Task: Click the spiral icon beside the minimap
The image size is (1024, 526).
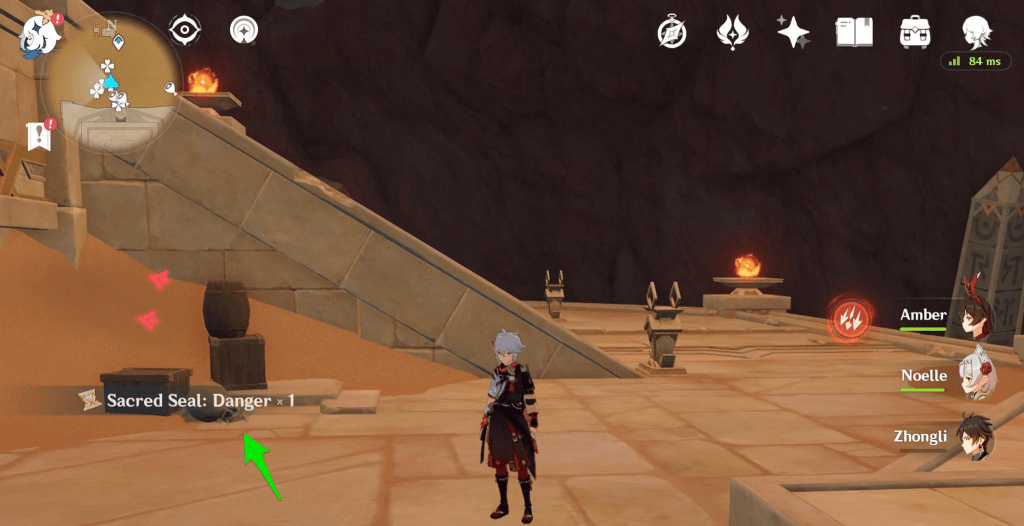Action: (243, 30)
